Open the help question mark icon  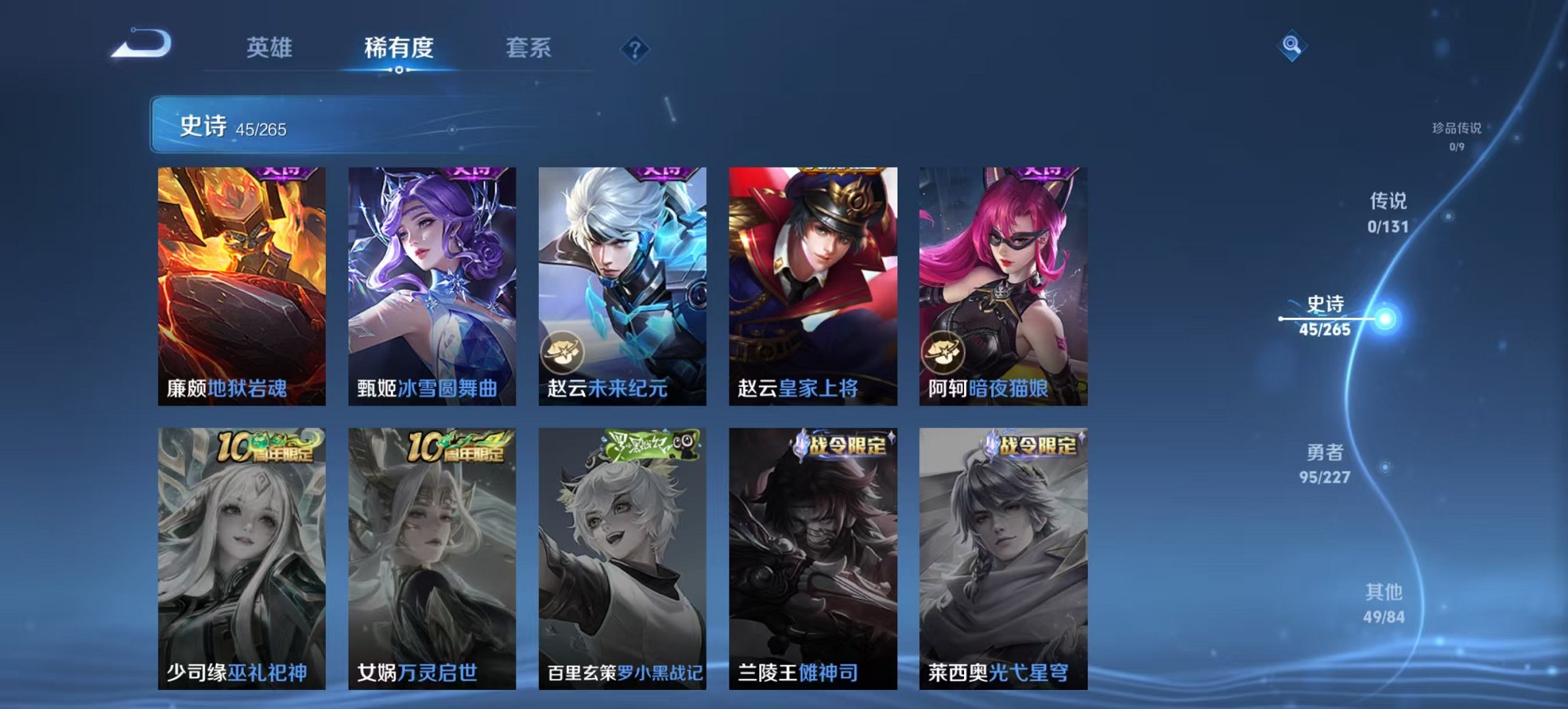635,48
